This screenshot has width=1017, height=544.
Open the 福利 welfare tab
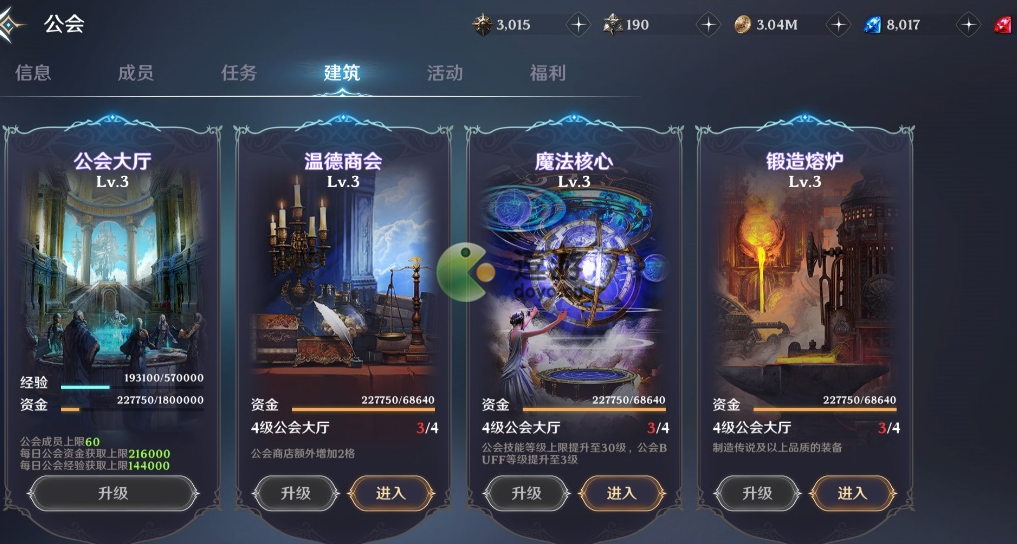pyautogui.click(x=548, y=73)
